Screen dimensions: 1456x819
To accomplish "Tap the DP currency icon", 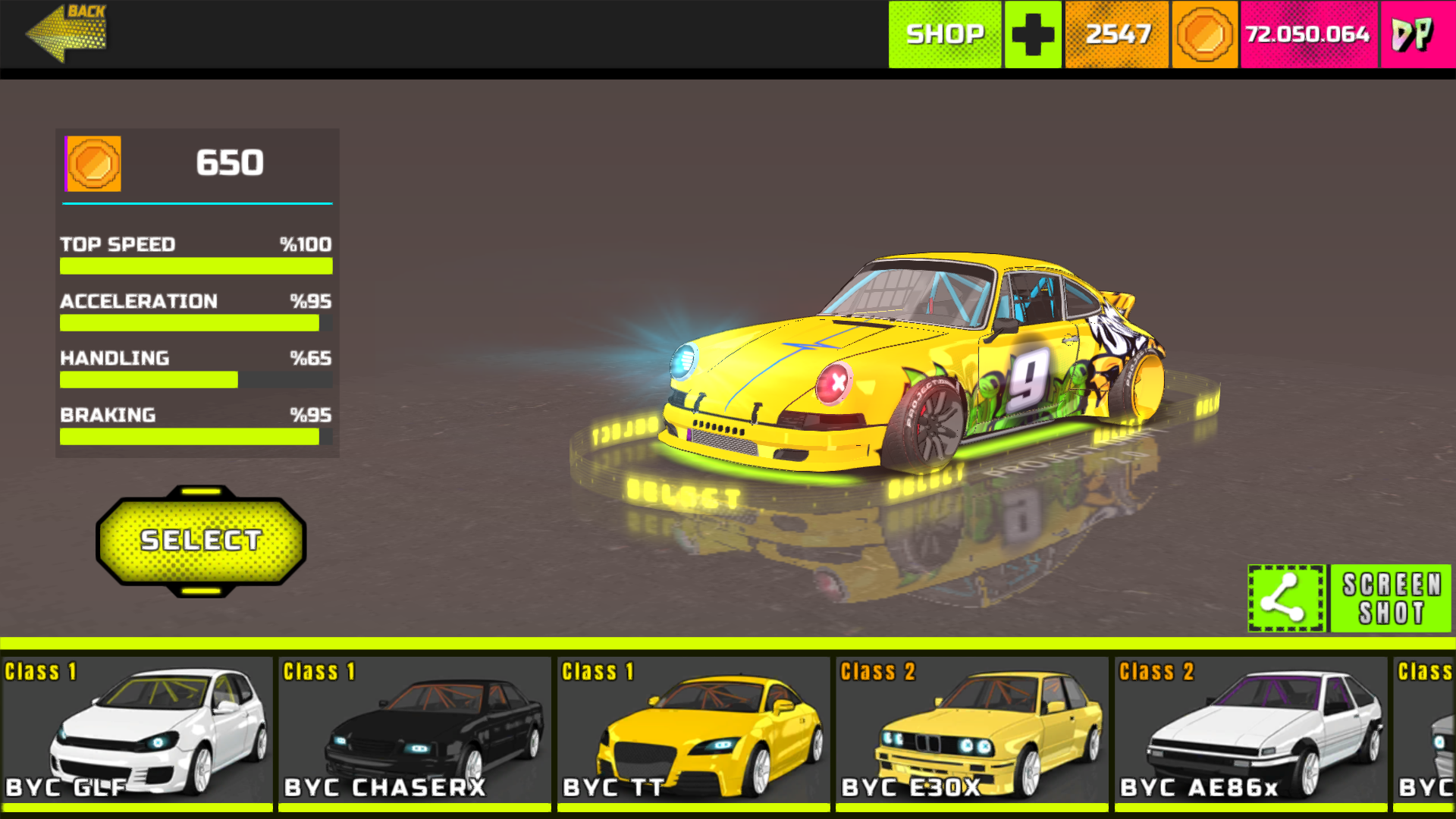I will 1414,34.
